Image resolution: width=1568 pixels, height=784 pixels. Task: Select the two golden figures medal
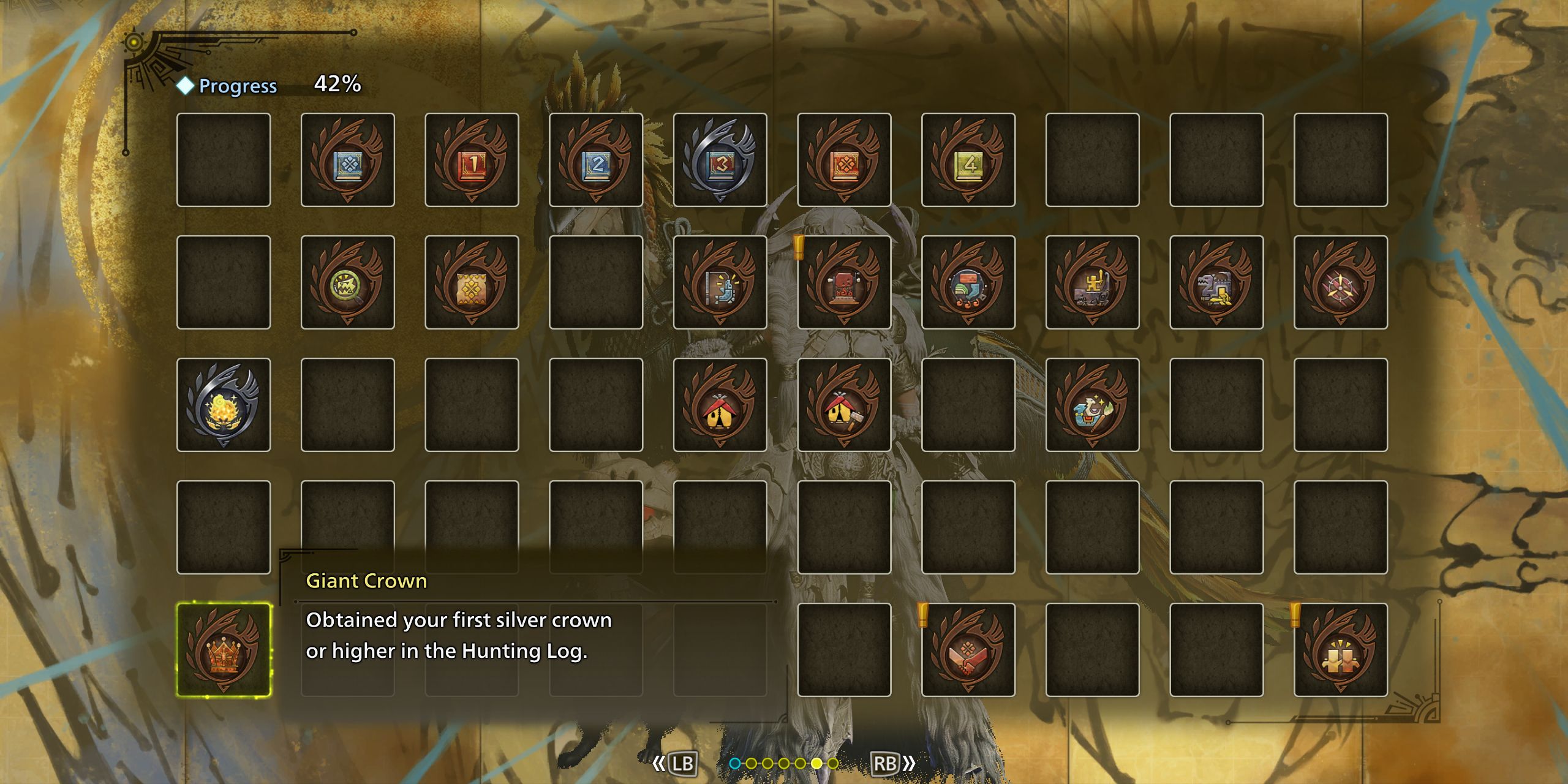(1341, 650)
